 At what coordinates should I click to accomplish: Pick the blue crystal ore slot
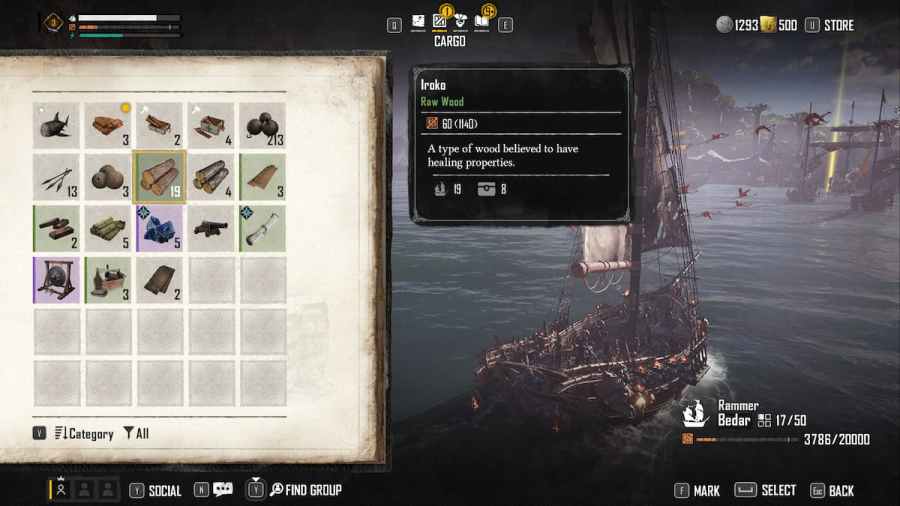160,229
